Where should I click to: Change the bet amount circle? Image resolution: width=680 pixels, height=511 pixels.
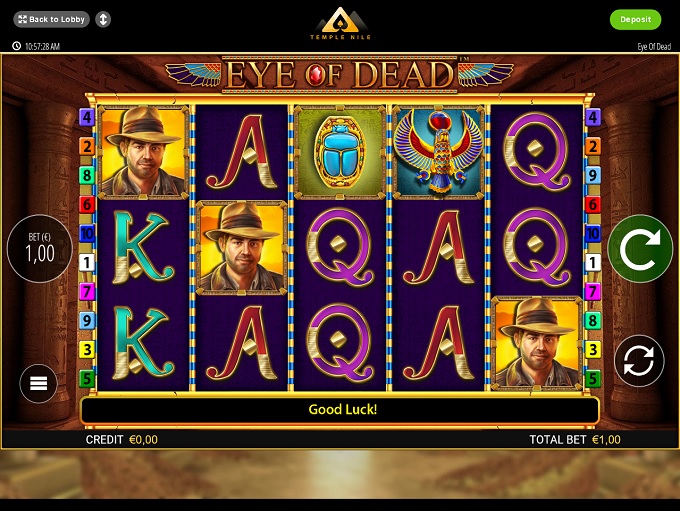click(40, 249)
